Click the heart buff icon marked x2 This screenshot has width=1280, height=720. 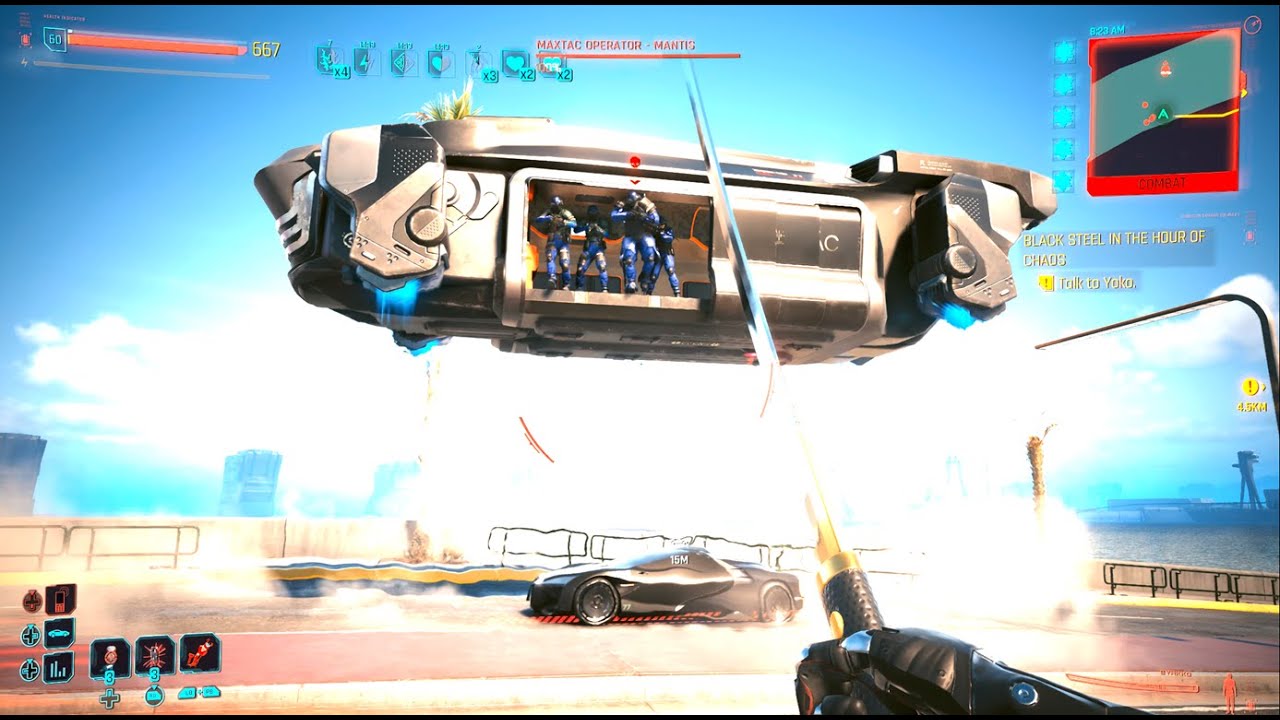pyautogui.click(x=516, y=61)
